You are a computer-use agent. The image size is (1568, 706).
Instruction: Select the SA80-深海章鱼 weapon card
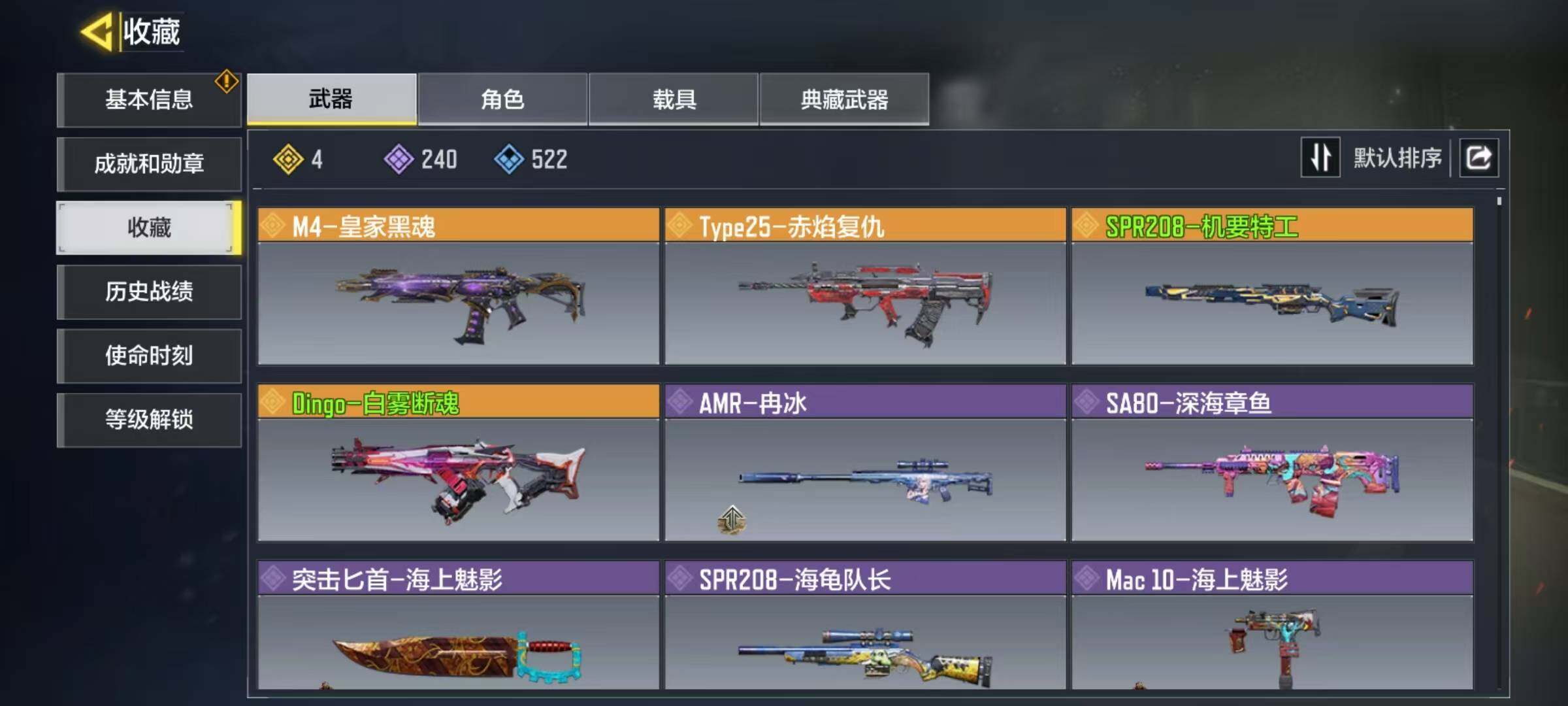1272,463
